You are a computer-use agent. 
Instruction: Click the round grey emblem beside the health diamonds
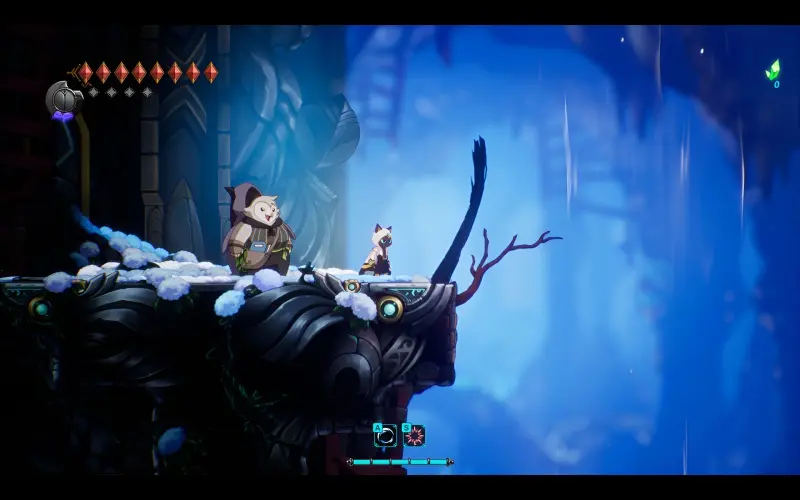point(61,98)
